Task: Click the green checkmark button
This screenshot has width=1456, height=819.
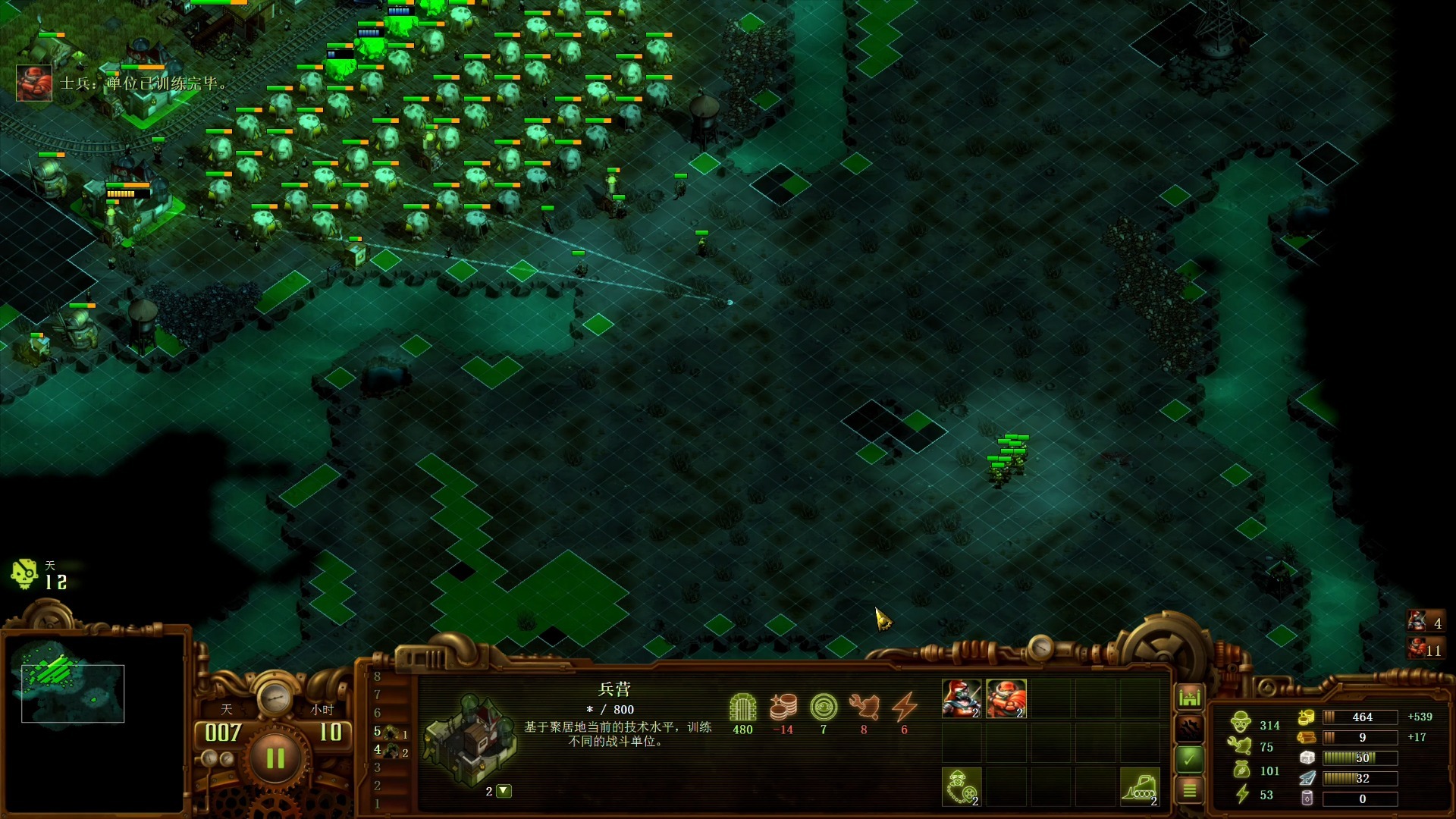Action: tap(1189, 758)
